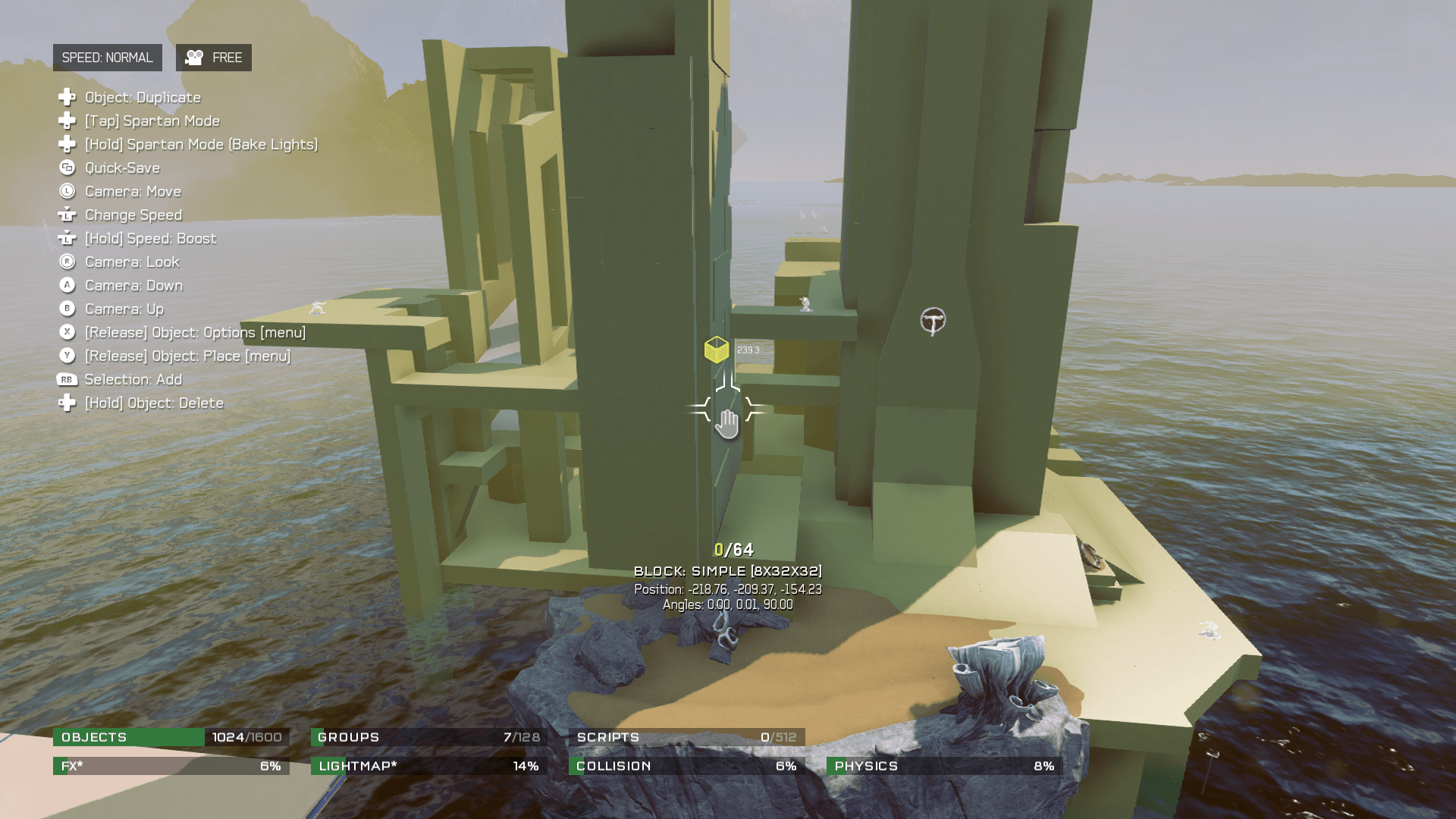1456x819 pixels.
Task: Click the Speed: Normal indicator
Action: coord(107,58)
